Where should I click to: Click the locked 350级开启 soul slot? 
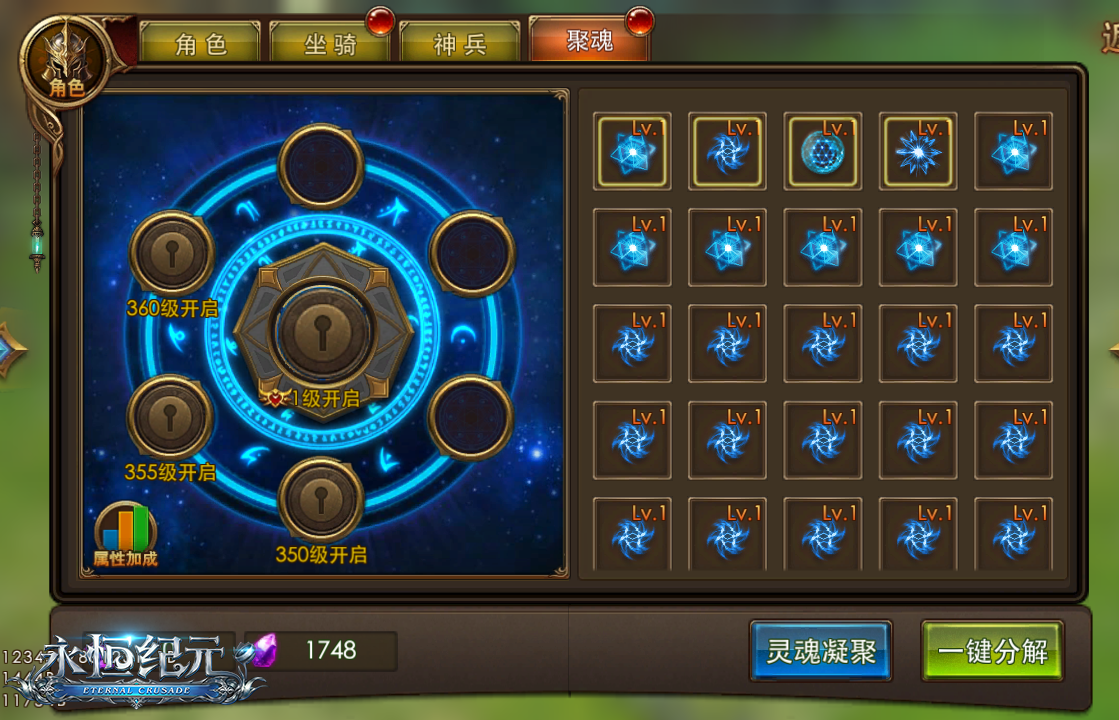click(321, 498)
